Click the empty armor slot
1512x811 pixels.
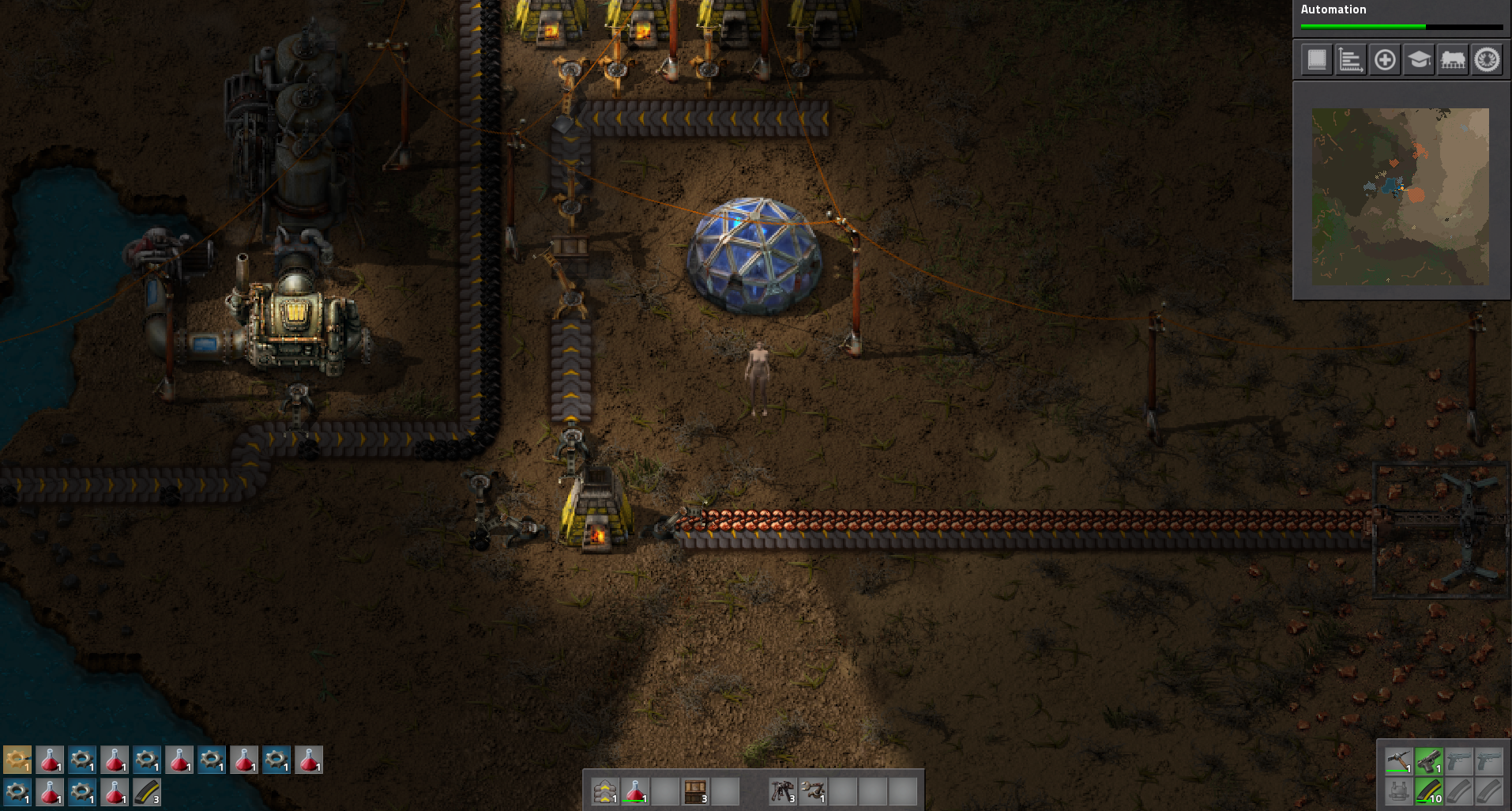tap(1398, 791)
